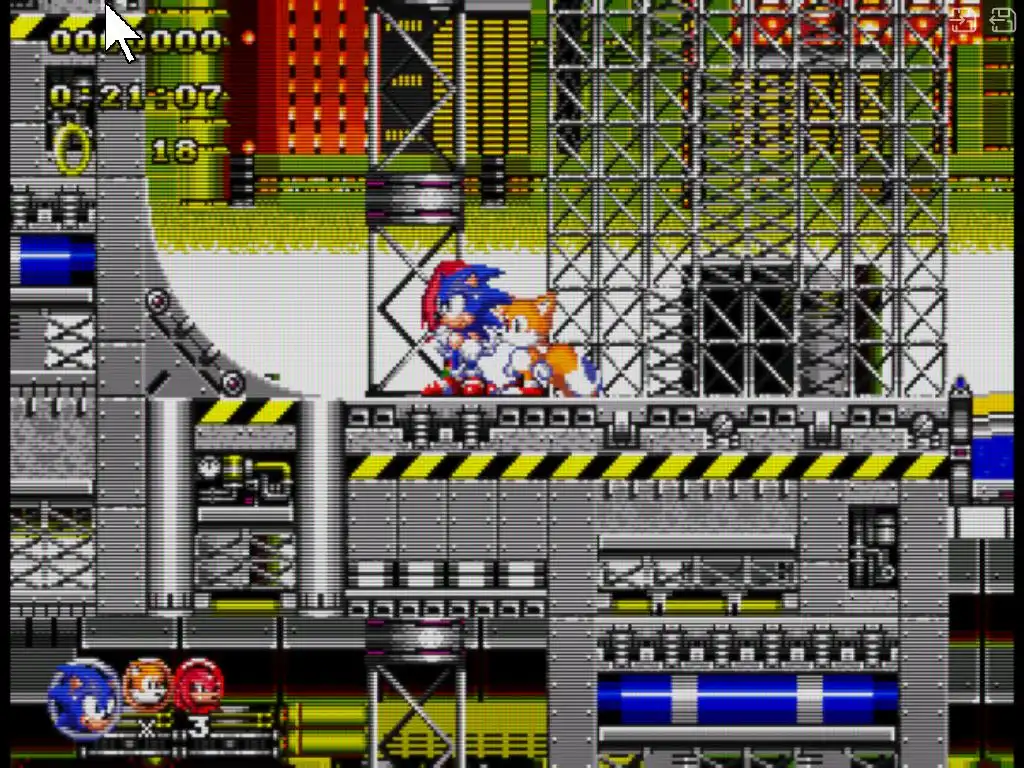Choose the red Knuckles portrait

[197, 684]
